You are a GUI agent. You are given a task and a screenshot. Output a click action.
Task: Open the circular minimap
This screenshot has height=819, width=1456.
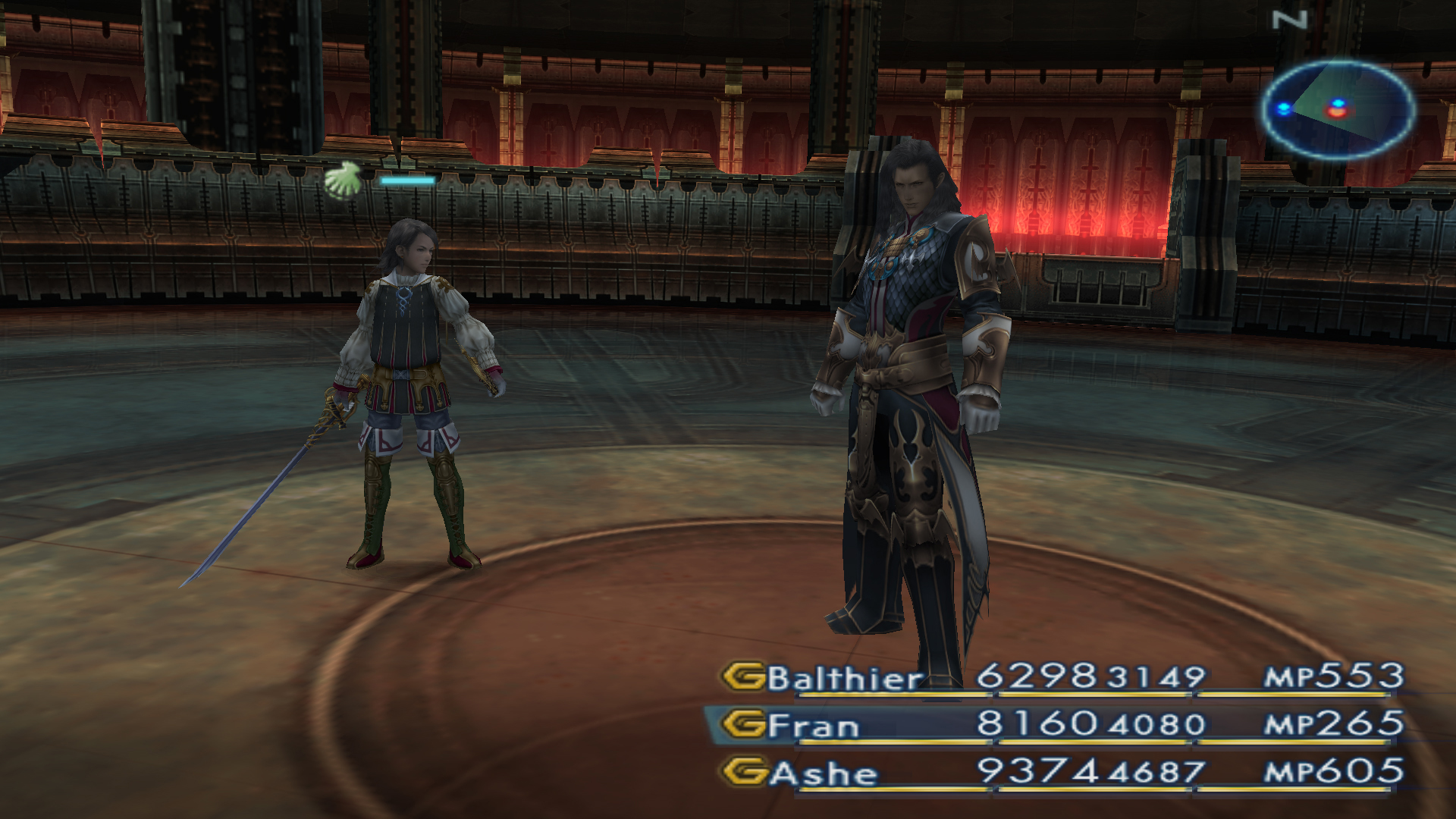point(1338,109)
